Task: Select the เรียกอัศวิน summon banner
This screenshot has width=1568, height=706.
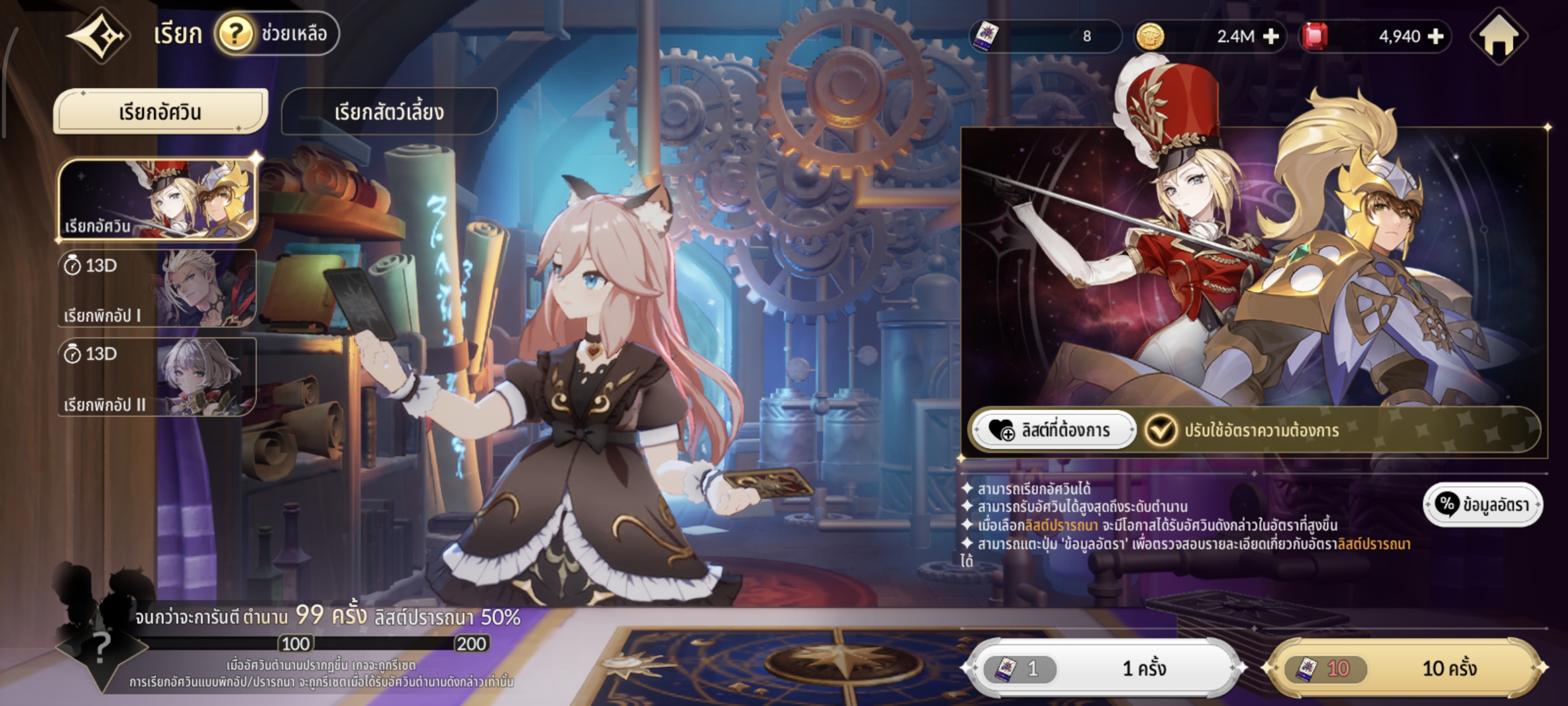Action: pos(158,199)
